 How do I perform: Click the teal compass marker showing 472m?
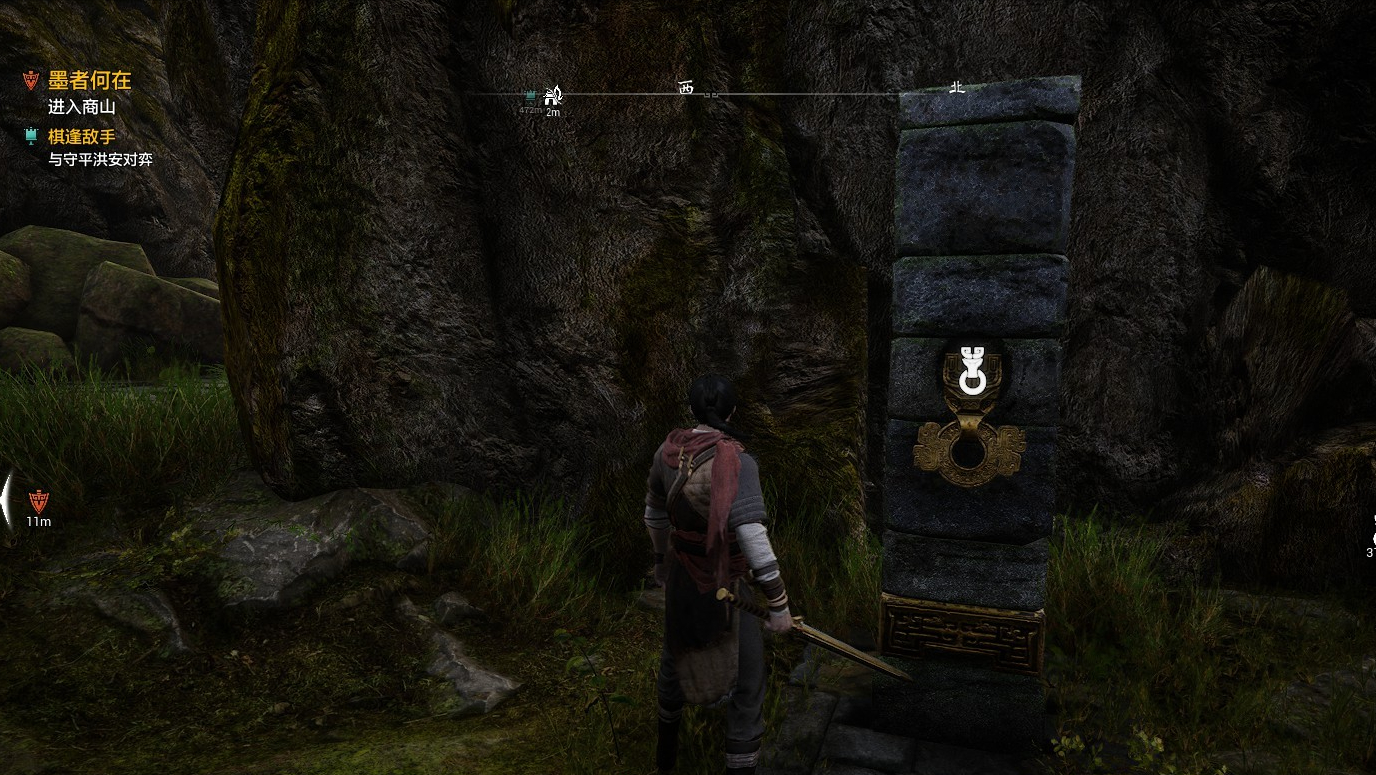(x=530, y=97)
